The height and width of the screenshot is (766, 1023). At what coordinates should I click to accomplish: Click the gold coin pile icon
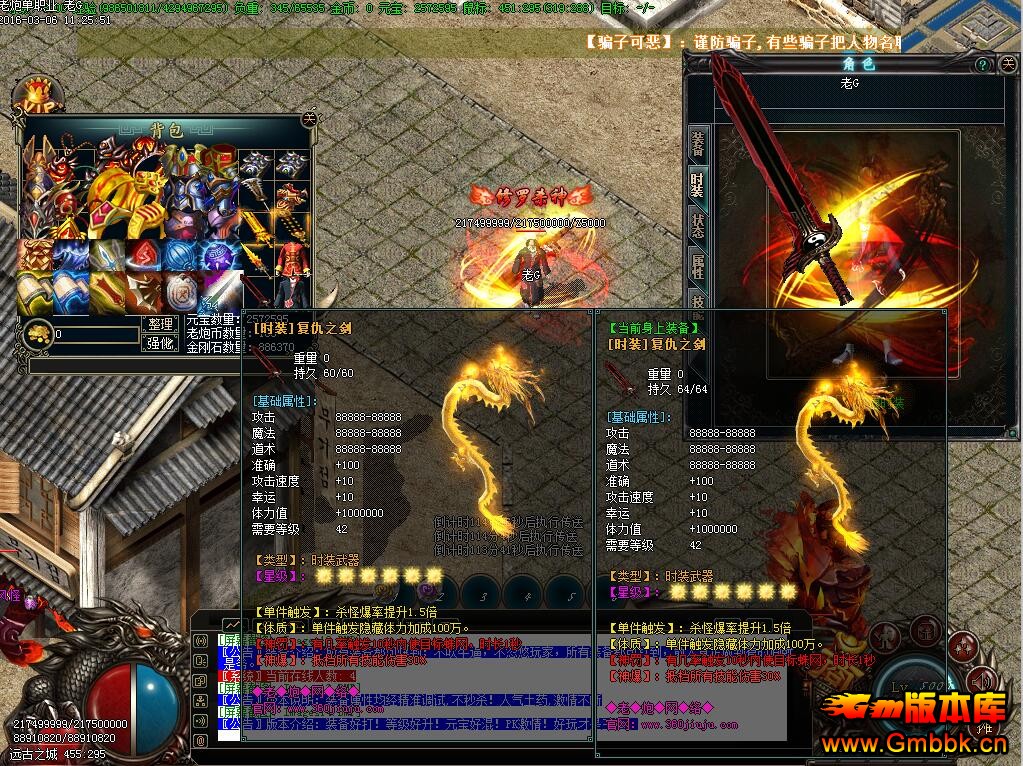tap(38, 333)
